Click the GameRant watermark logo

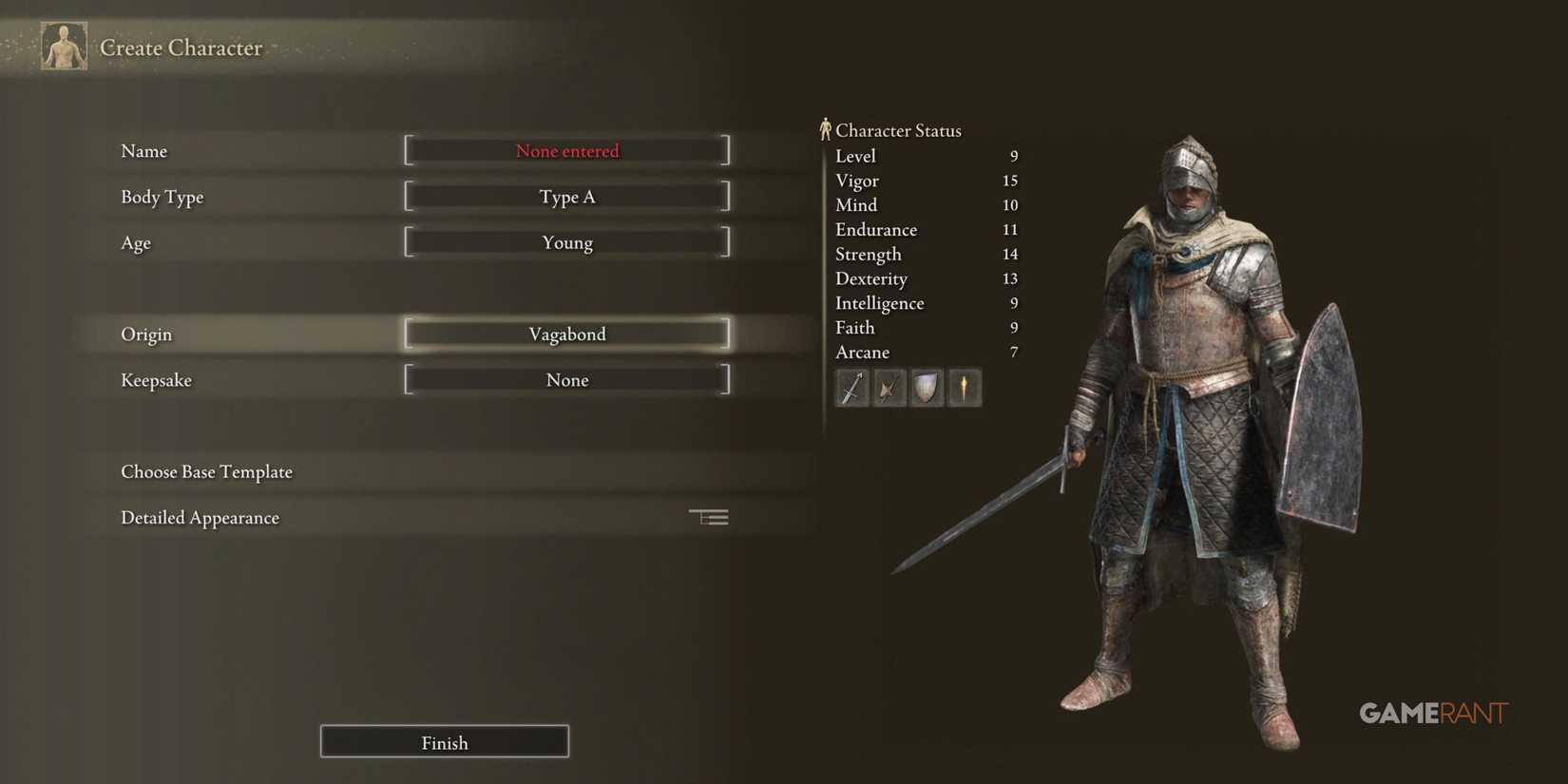point(1433,712)
